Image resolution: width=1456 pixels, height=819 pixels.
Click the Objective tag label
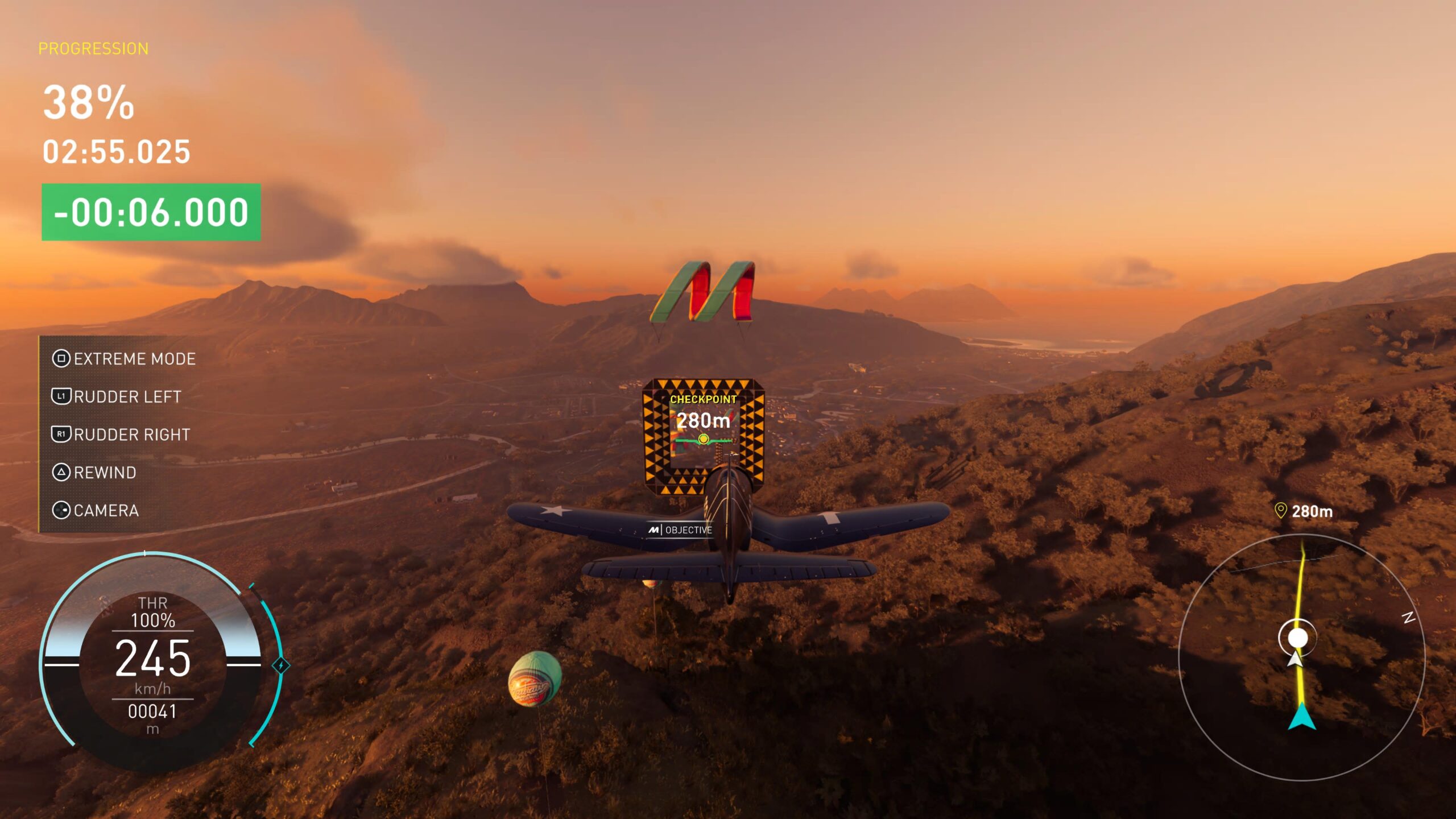click(x=680, y=530)
